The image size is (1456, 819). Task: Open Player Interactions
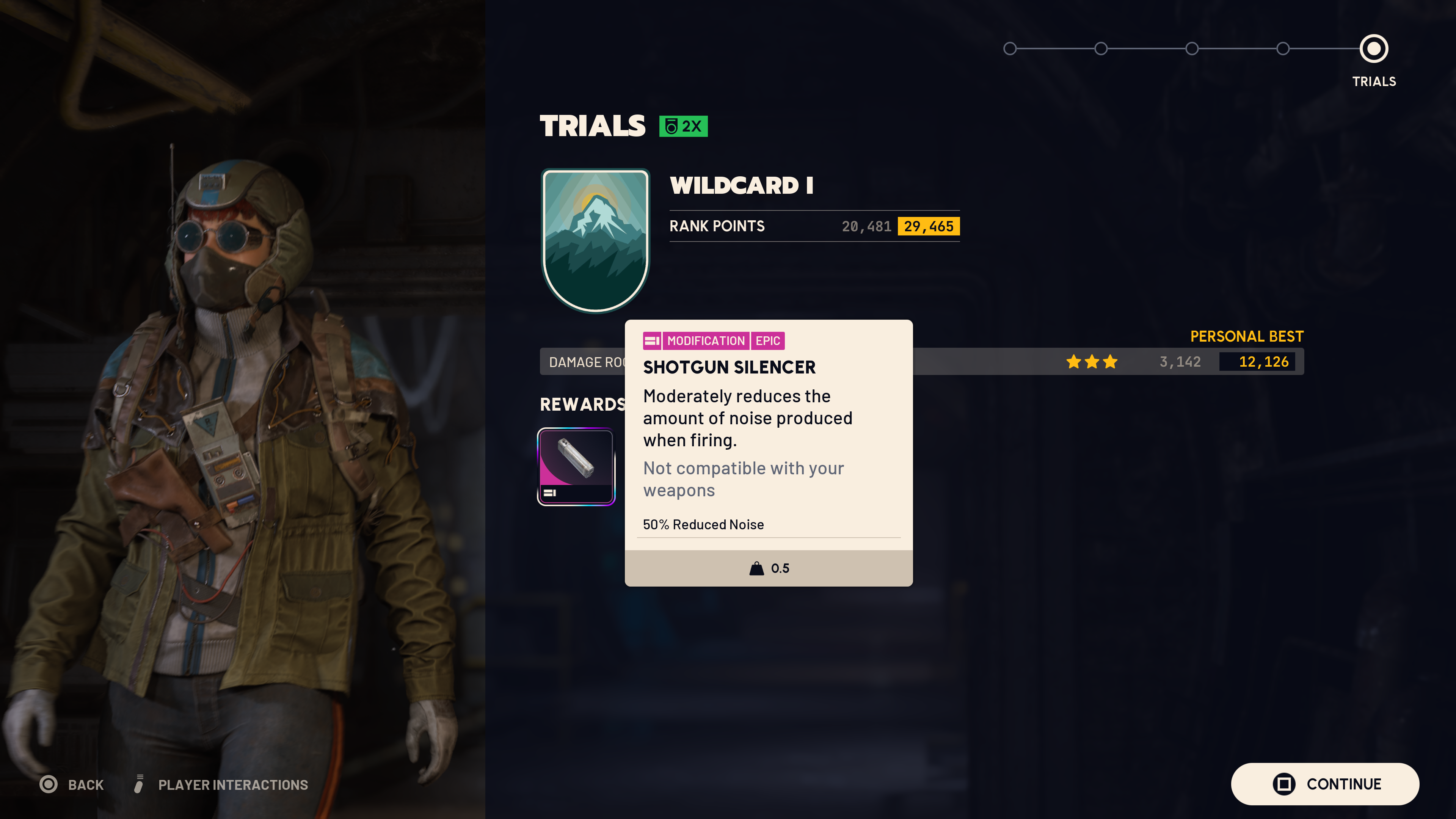click(x=221, y=784)
